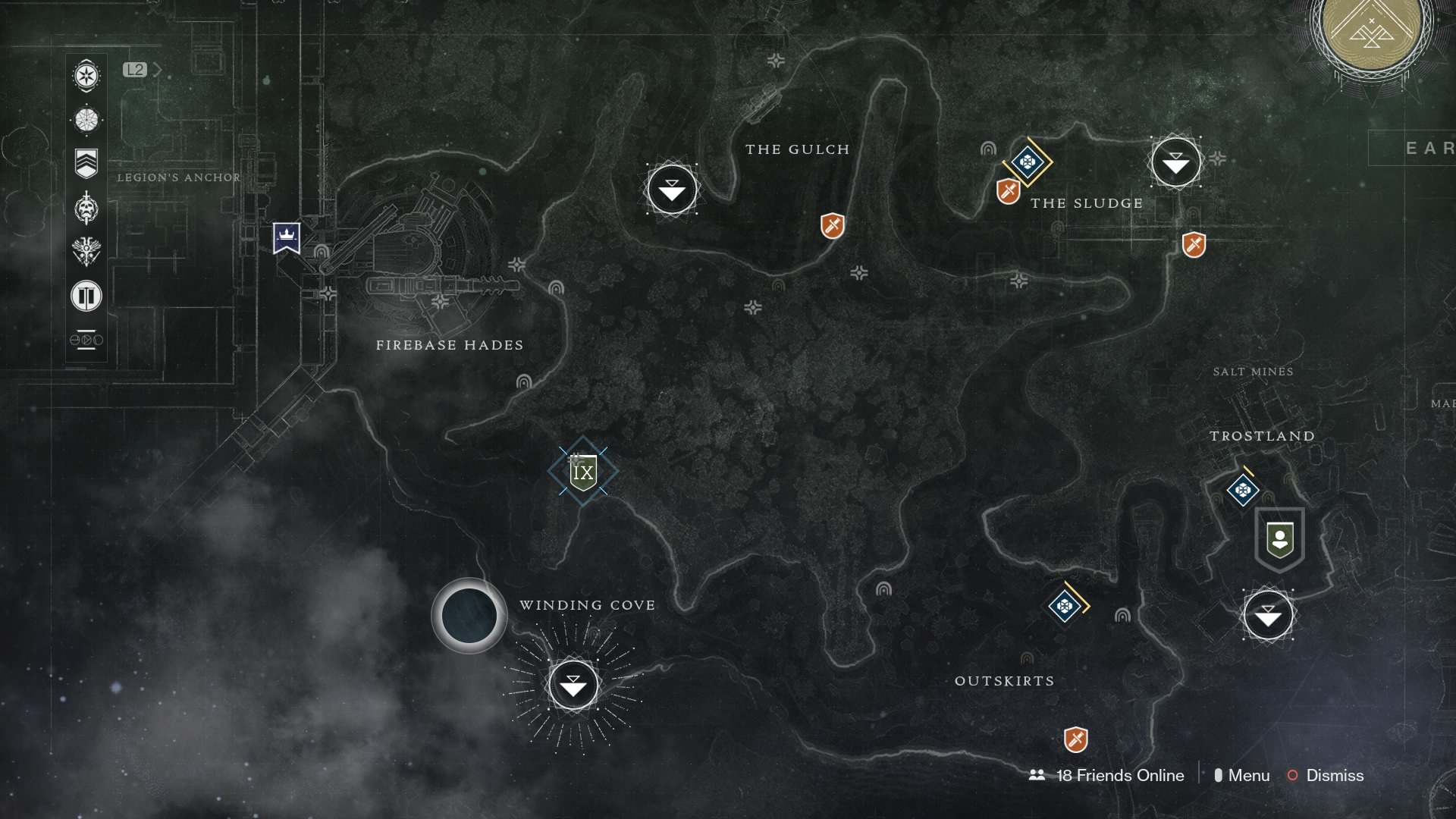Select the landing zone in The Sludge
Viewport: 1456px width, 819px height.
[1176, 162]
